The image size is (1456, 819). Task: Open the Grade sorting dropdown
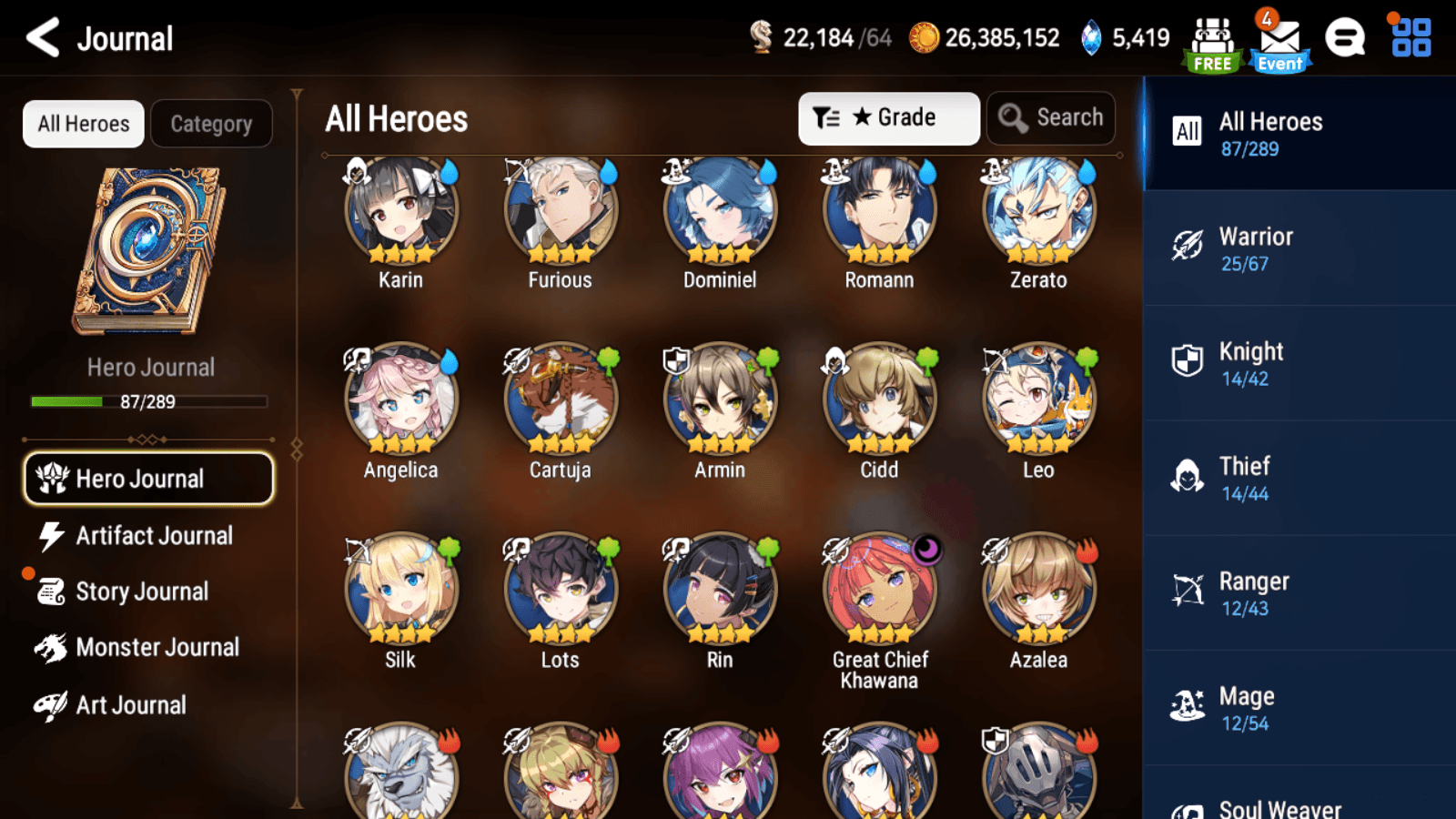pos(889,117)
